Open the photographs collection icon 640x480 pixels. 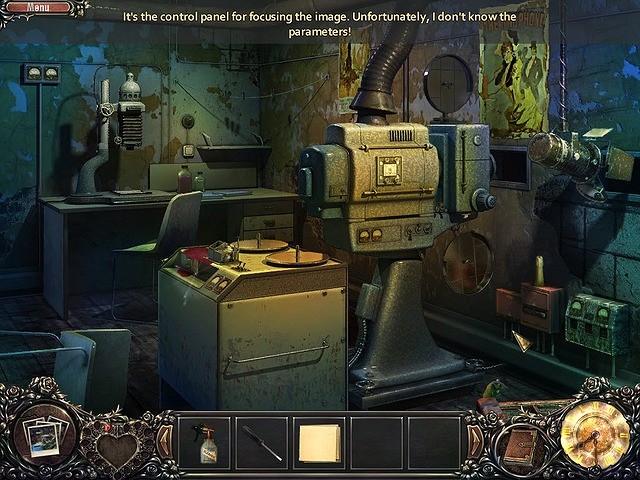tap(45, 436)
